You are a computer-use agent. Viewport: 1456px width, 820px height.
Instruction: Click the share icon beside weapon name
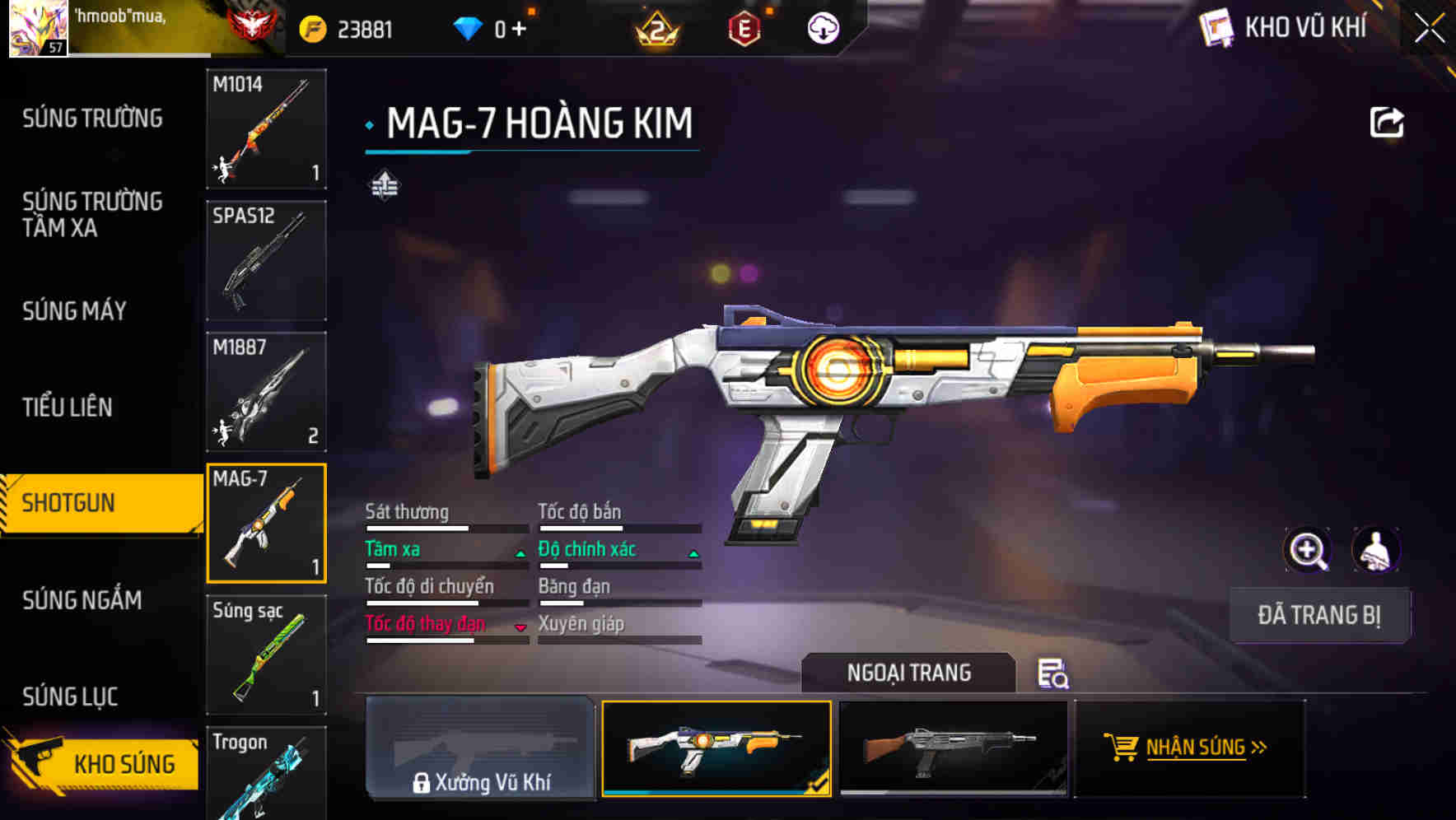tap(1386, 123)
